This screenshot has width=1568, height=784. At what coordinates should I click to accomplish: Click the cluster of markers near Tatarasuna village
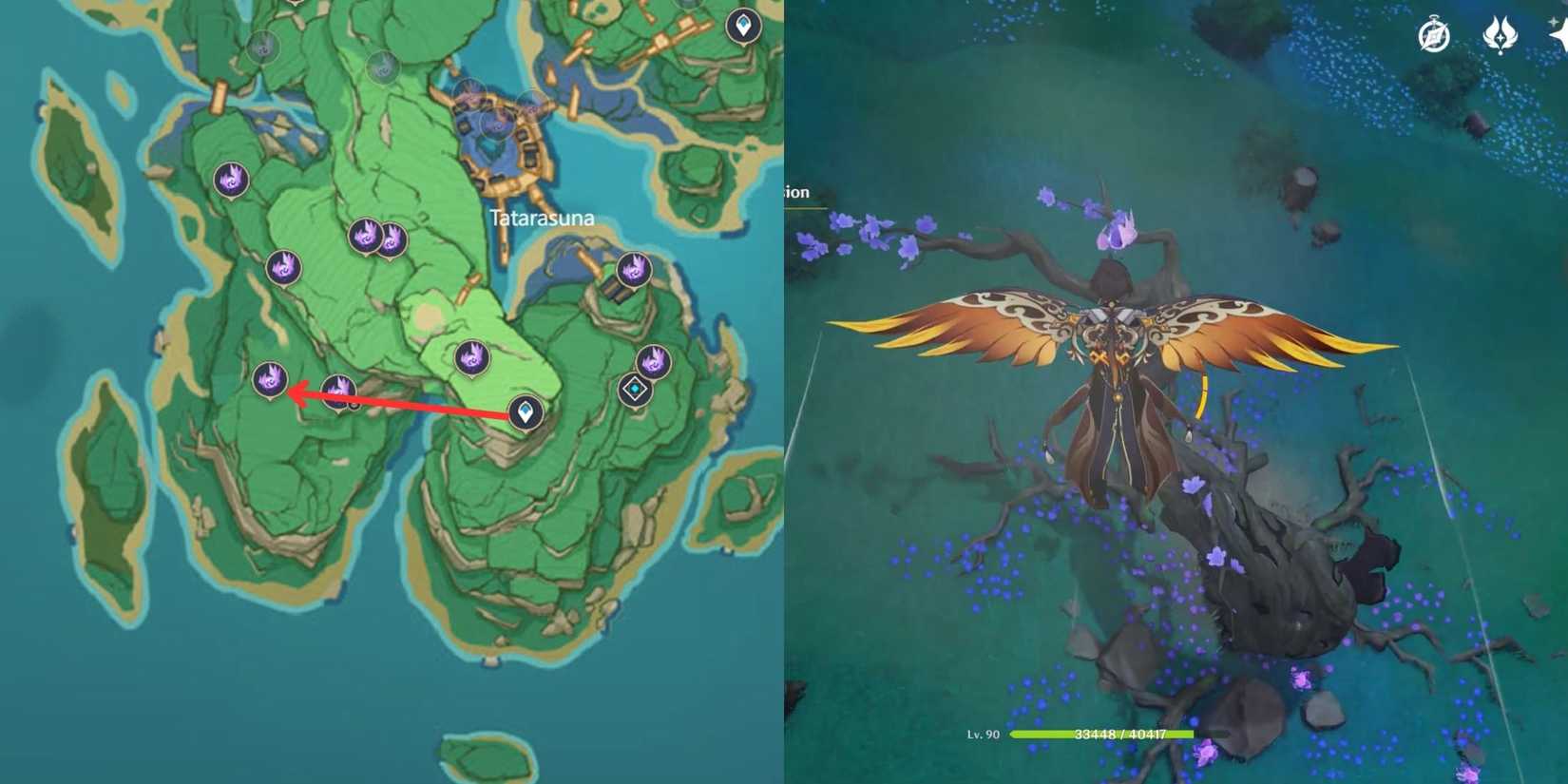pyautogui.click(x=494, y=114)
